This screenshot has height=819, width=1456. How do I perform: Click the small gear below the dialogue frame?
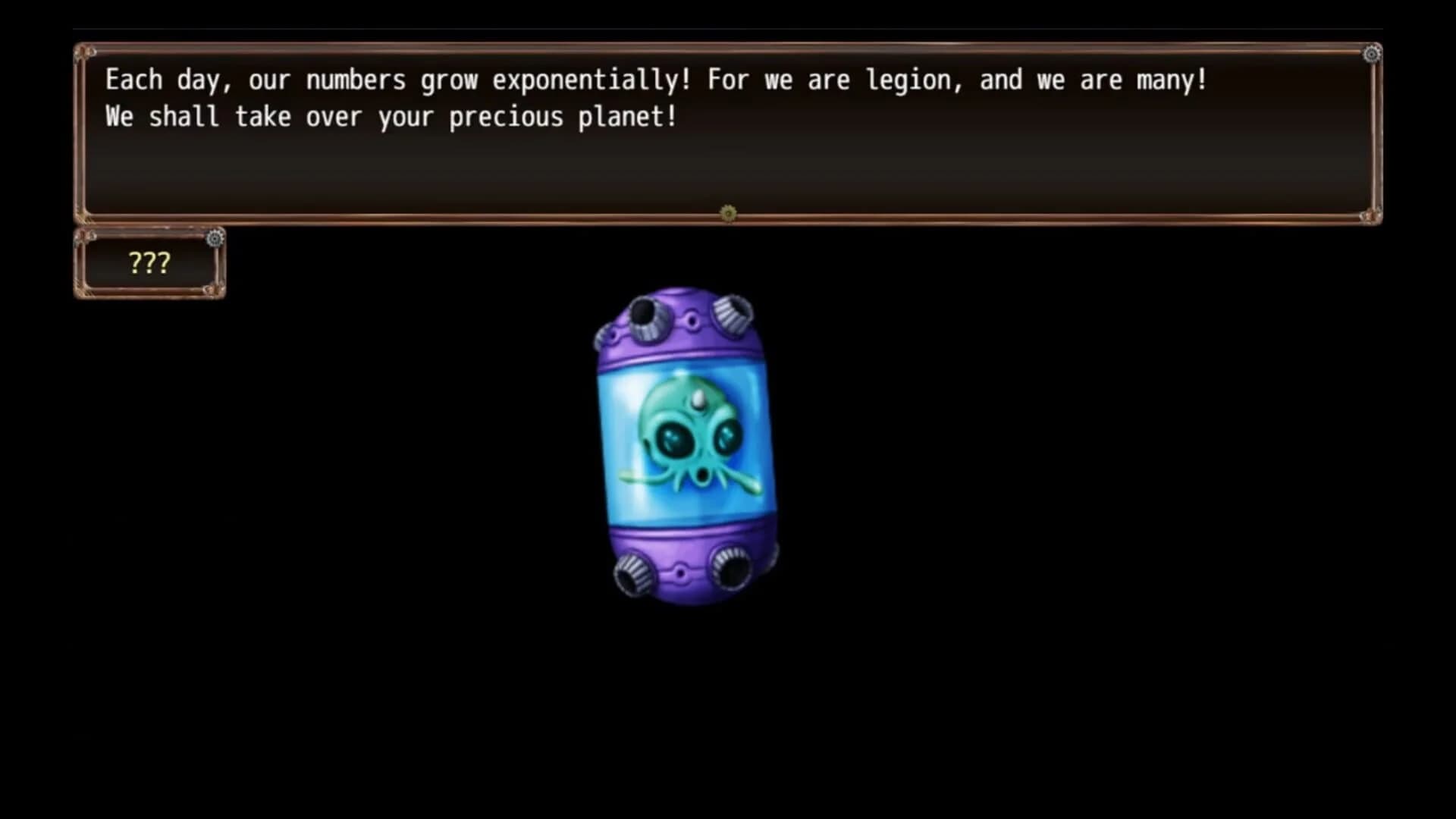(x=730, y=215)
